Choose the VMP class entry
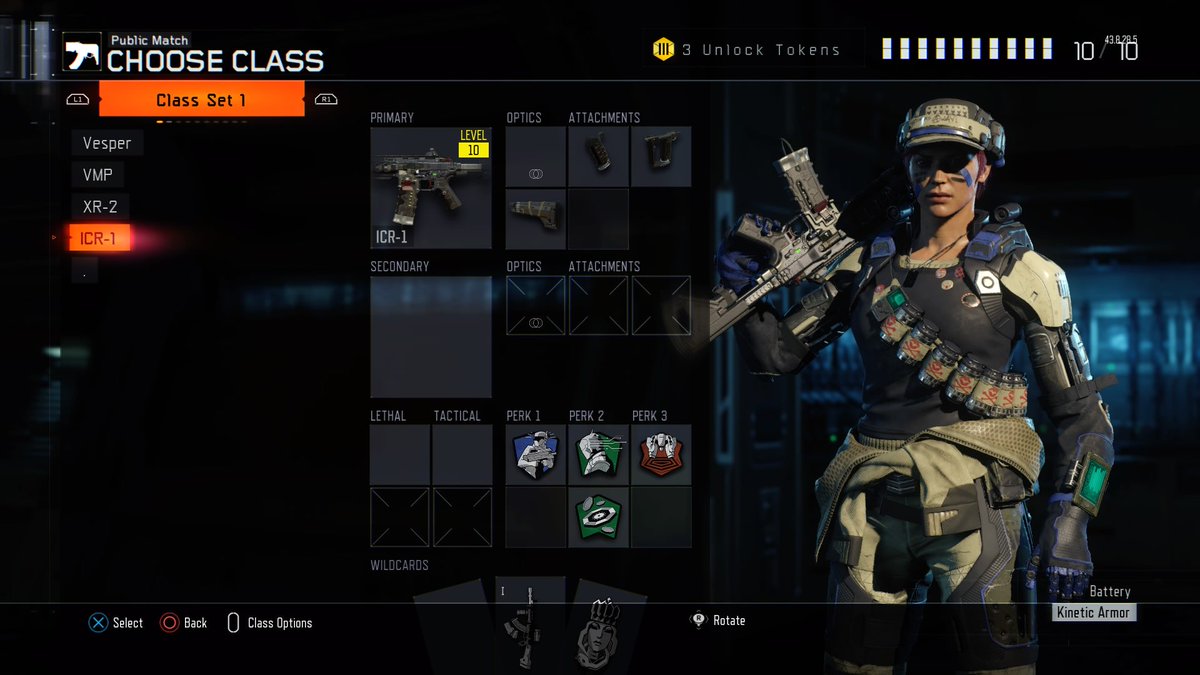This screenshot has width=1200, height=675. pyautogui.click(x=98, y=175)
